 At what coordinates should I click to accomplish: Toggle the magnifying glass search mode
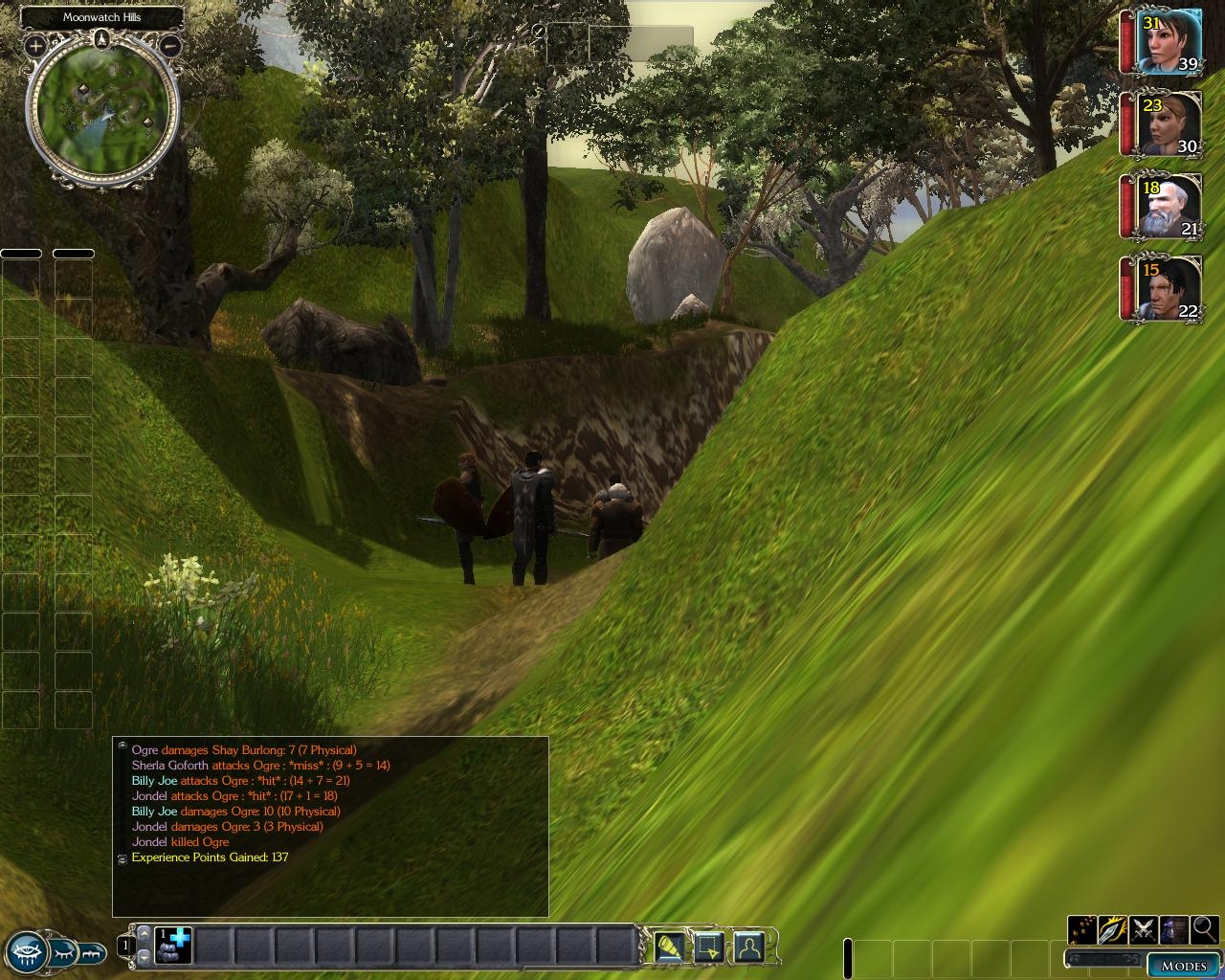click(1204, 929)
